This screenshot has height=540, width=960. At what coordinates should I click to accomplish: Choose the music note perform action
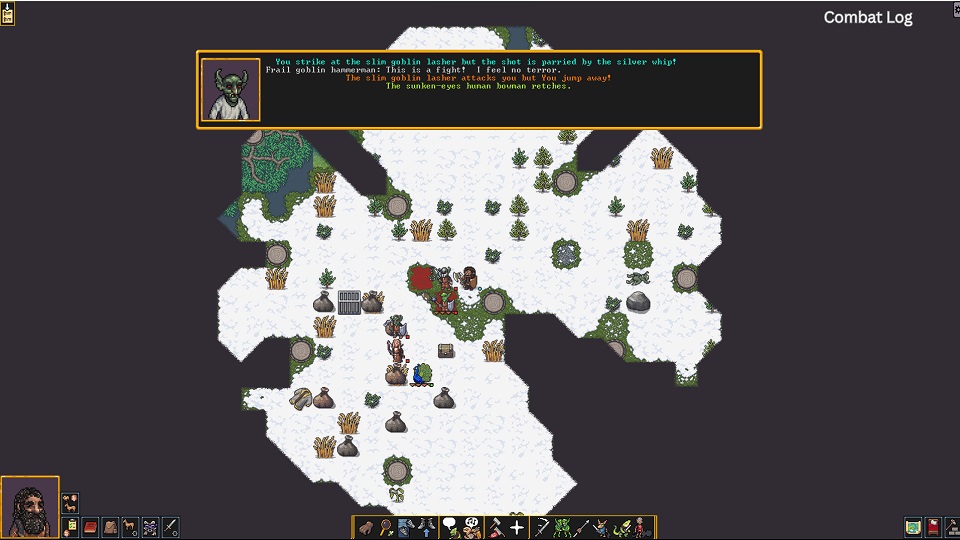click(x=472, y=527)
